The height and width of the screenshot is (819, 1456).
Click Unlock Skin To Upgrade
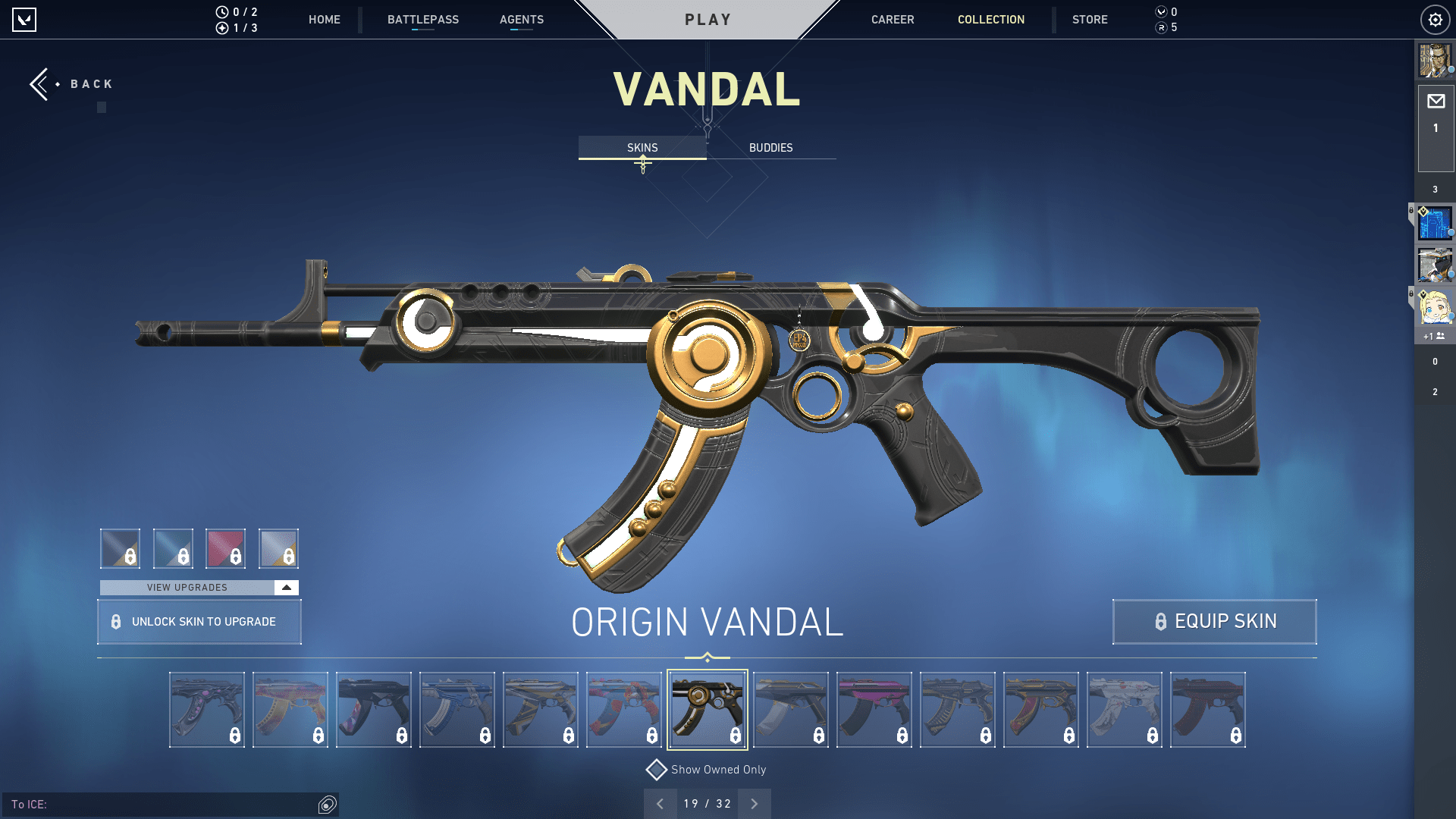coord(199,622)
